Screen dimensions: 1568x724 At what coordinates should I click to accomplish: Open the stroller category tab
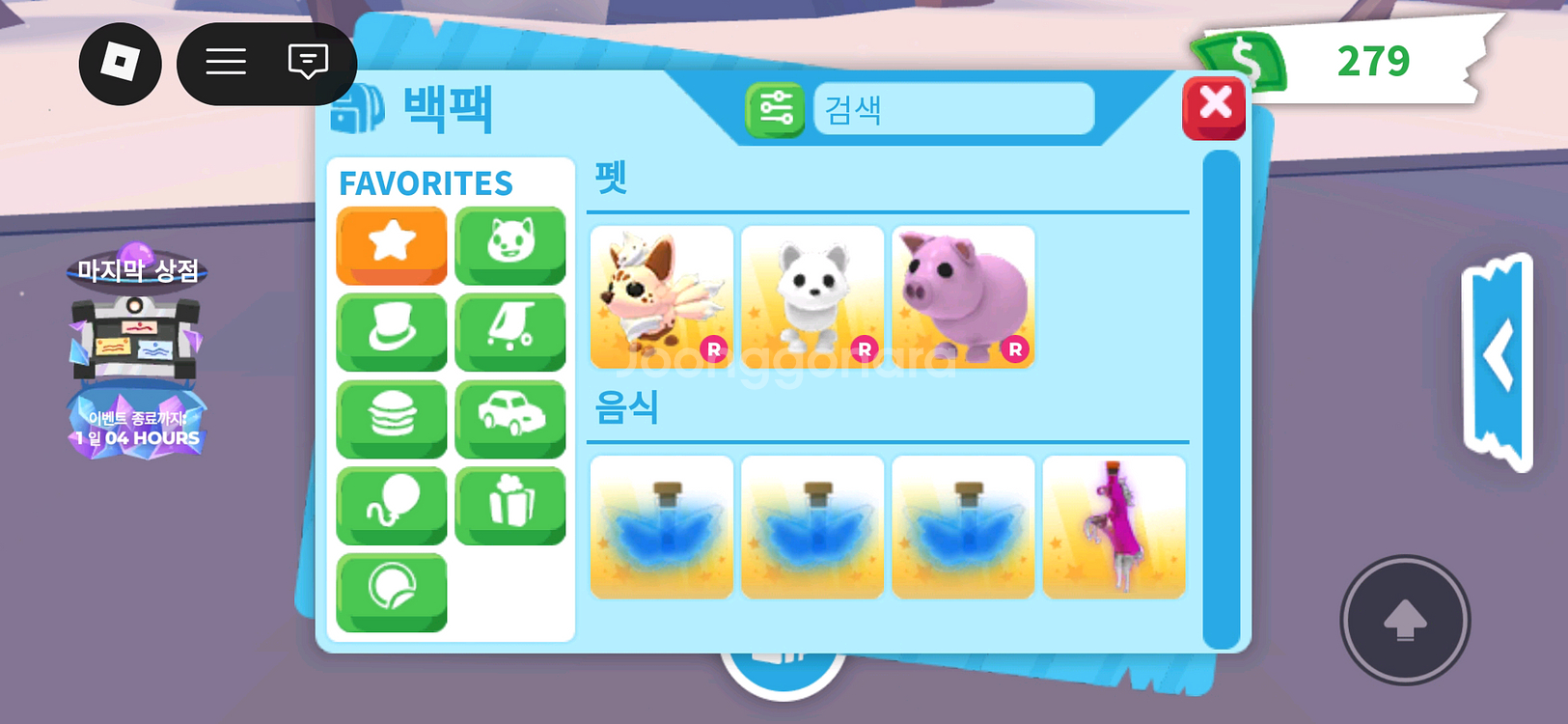(x=510, y=330)
